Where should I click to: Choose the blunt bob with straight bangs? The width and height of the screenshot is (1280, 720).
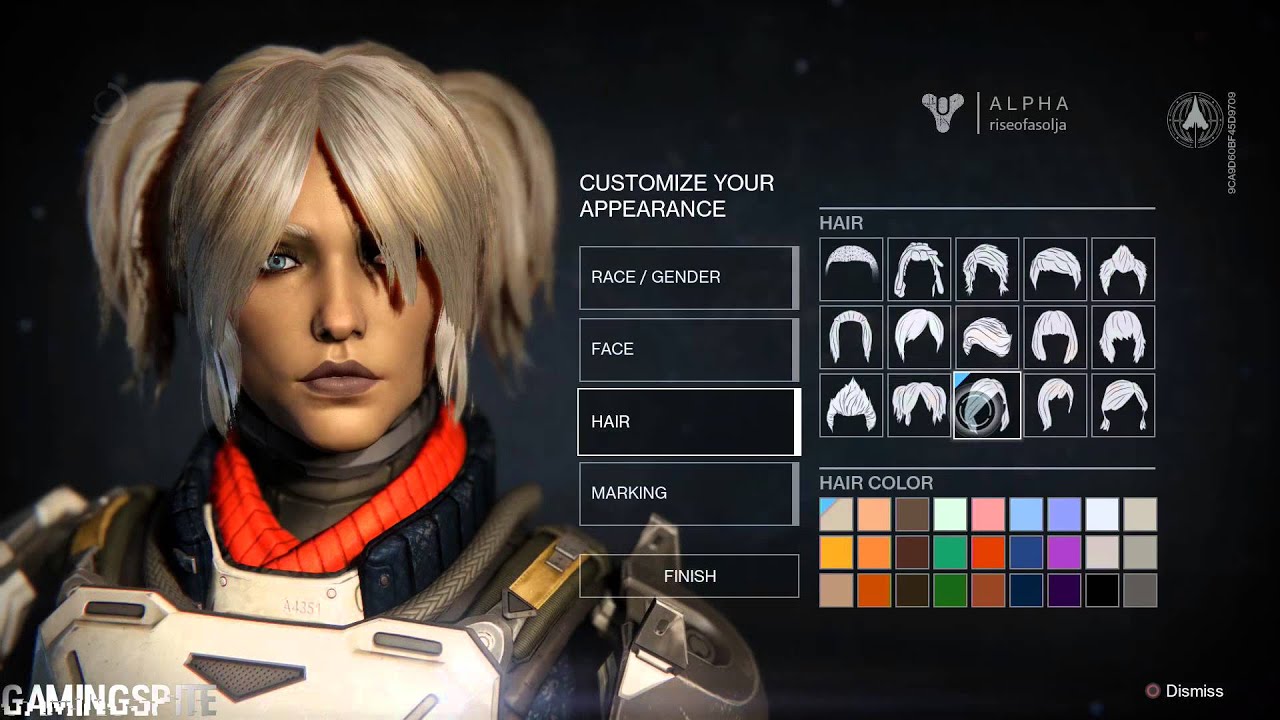coord(1055,337)
